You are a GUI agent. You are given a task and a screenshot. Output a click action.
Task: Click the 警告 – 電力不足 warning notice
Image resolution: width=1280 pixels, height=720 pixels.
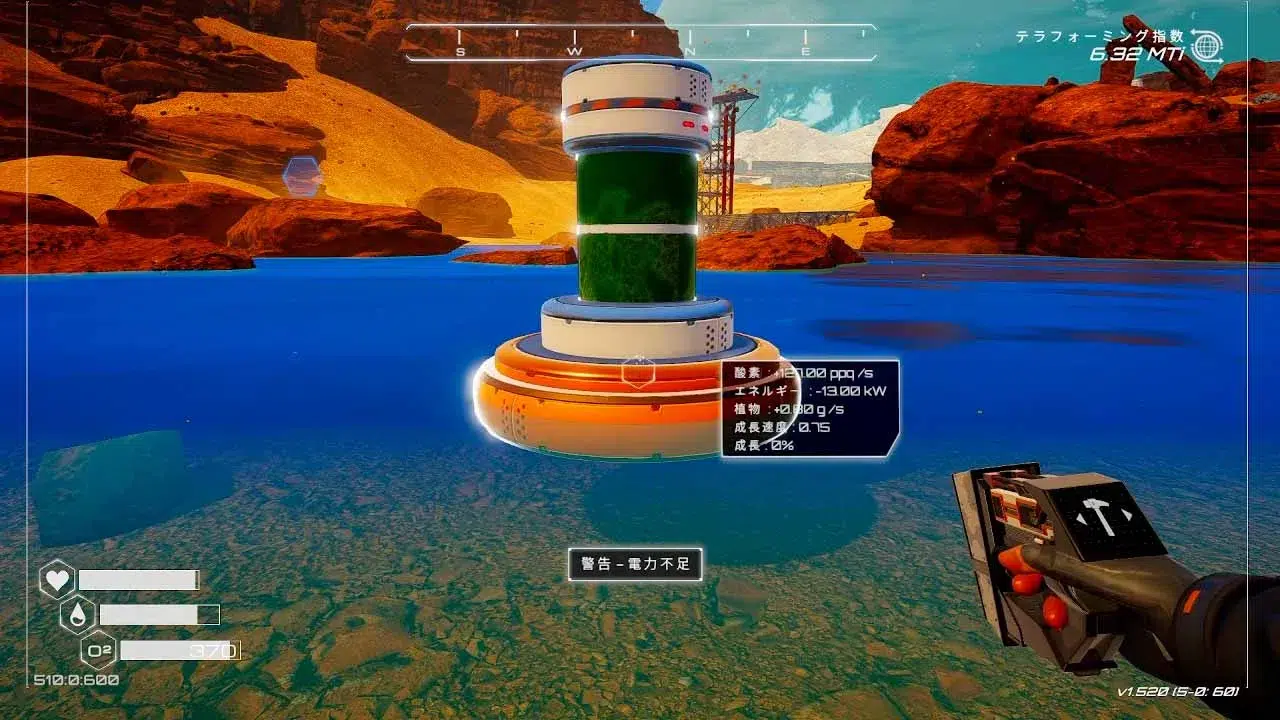(635, 564)
